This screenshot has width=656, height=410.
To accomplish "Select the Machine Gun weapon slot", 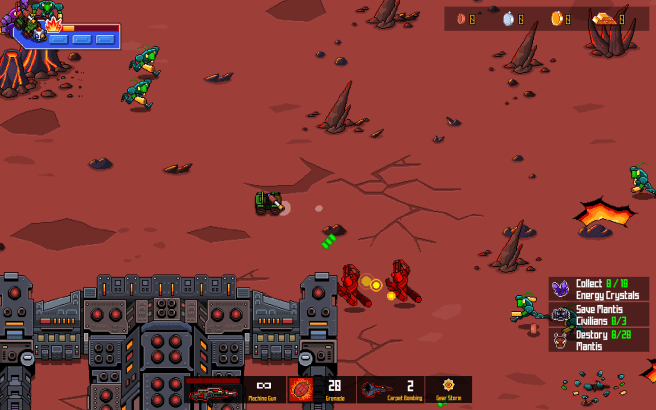I will [x=265, y=388].
